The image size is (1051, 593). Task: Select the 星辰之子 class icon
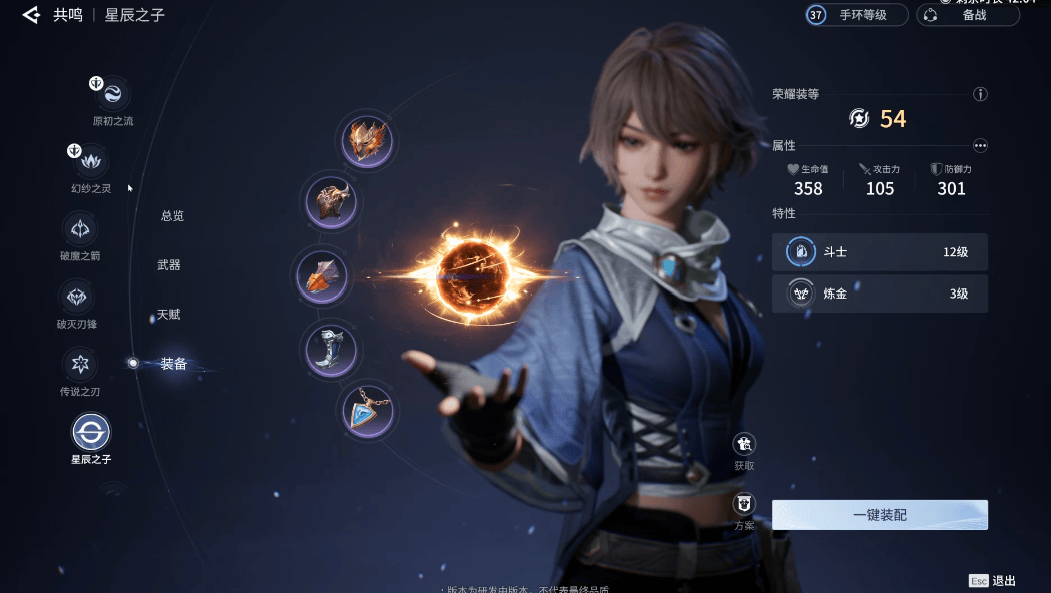tap(91, 433)
